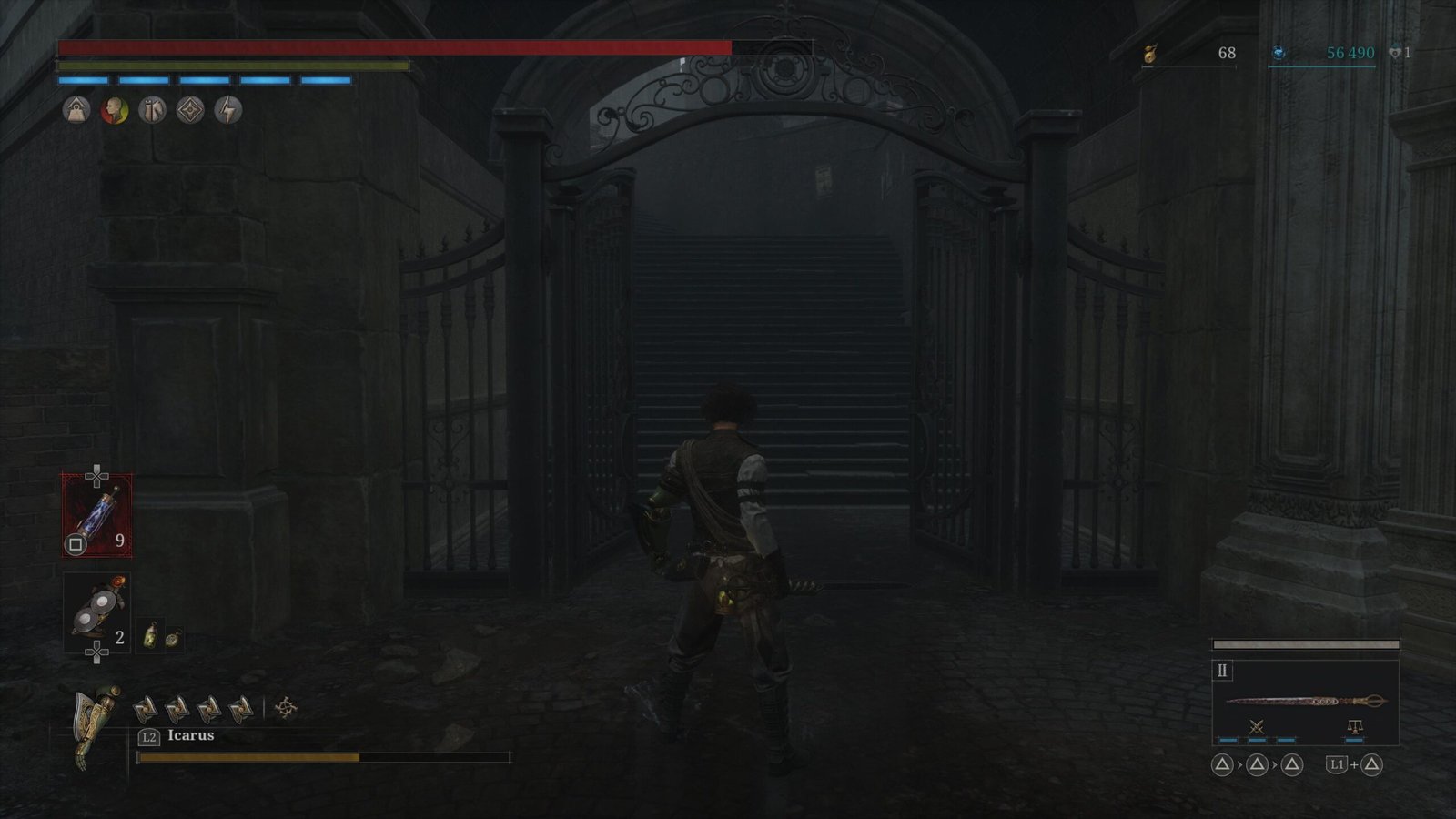Screen dimensions: 1456x819
Task: Click the balance scale handle-art icon
Action: pos(1354,726)
